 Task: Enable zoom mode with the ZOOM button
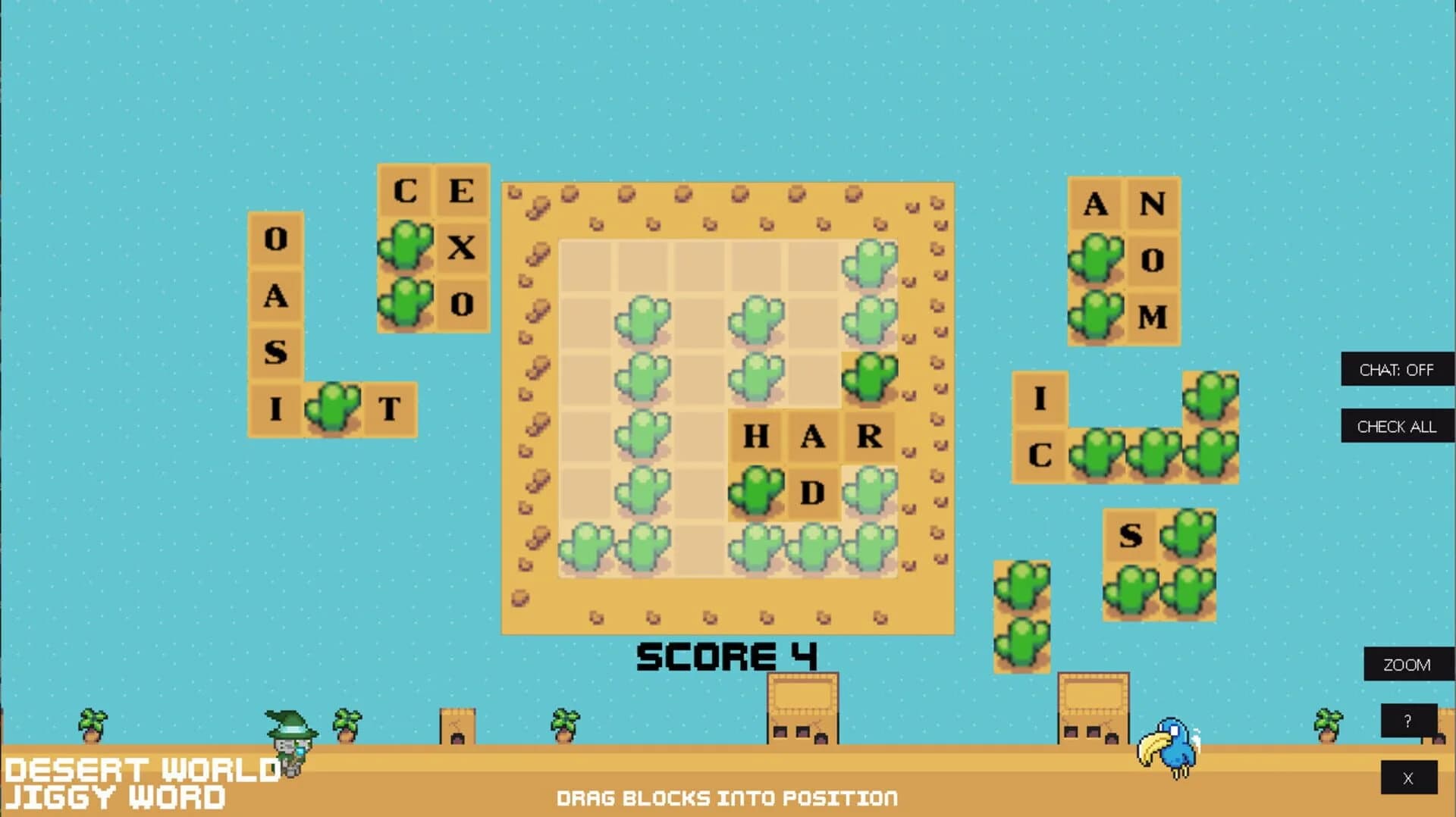click(1407, 665)
